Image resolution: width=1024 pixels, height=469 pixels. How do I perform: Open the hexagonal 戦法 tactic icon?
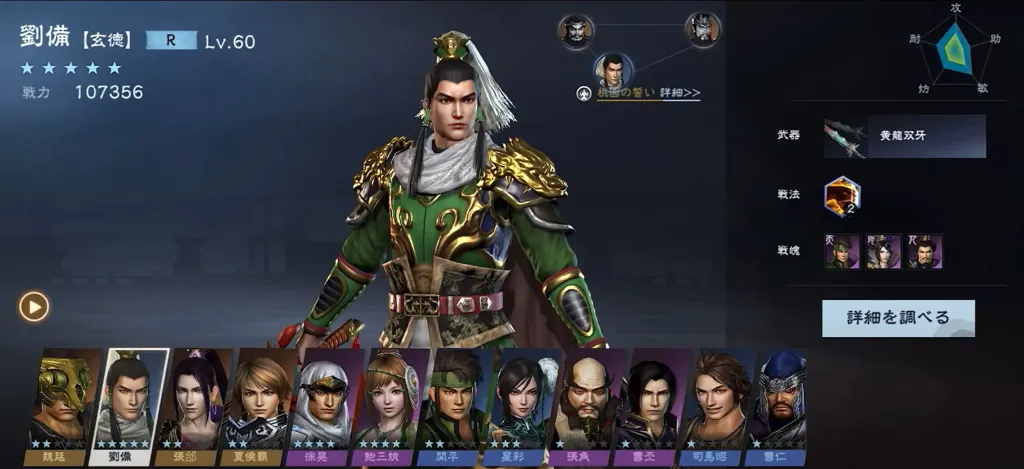pos(842,196)
